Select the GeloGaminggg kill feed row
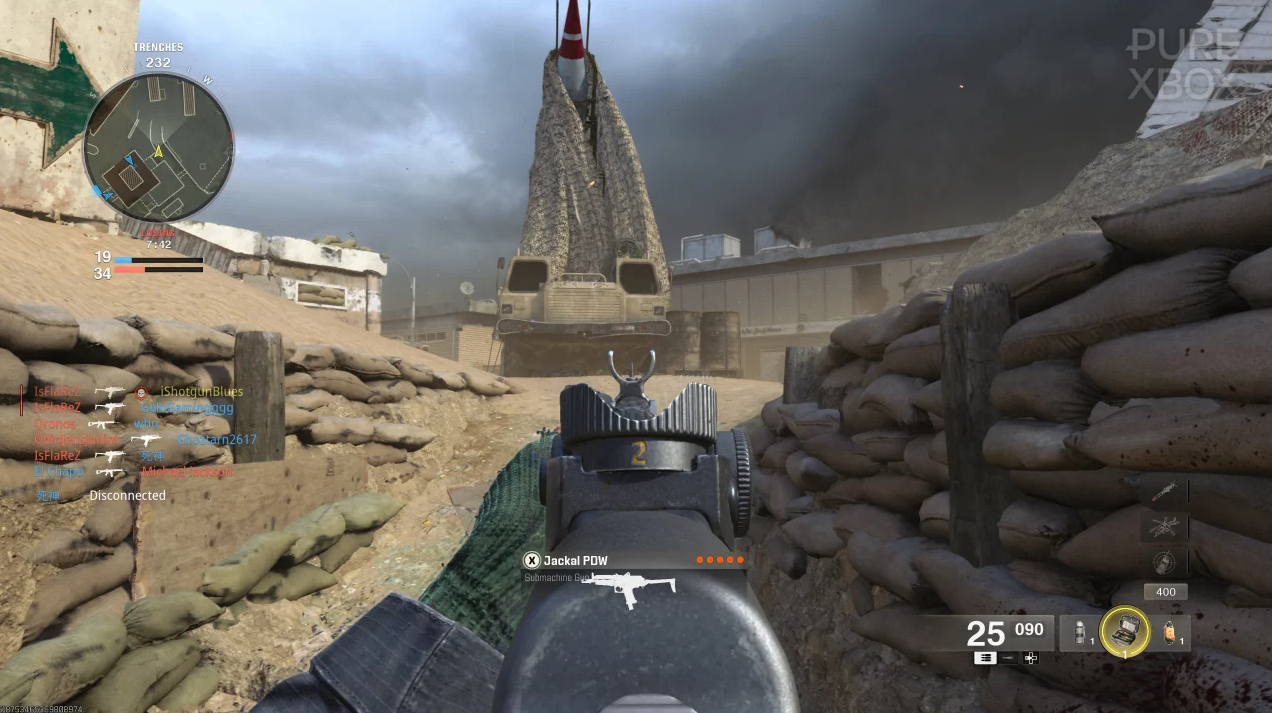Screen dimensions: 1272x713 point(186,408)
